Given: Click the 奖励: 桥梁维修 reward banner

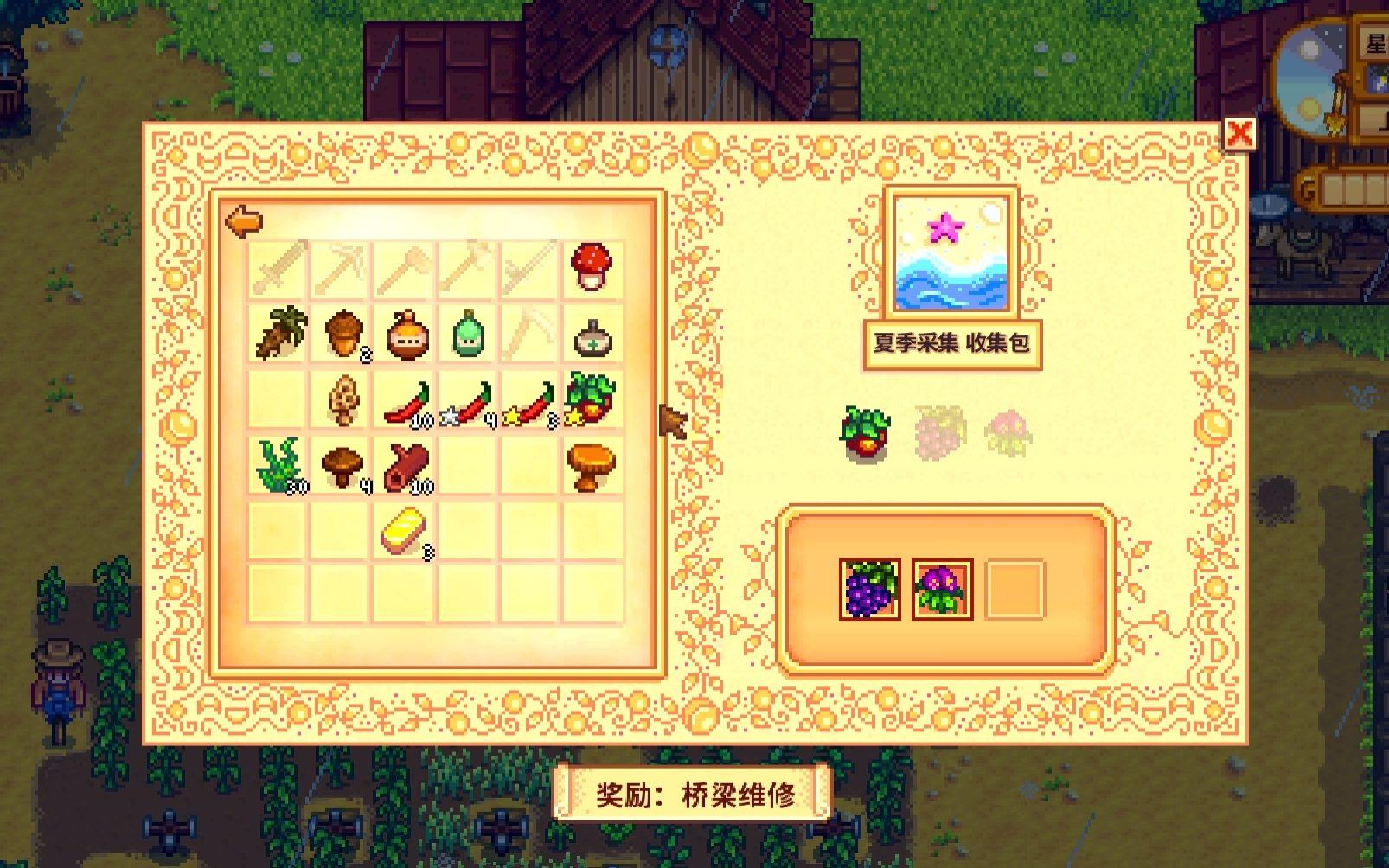Looking at the screenshot, I should click(692, 792).
